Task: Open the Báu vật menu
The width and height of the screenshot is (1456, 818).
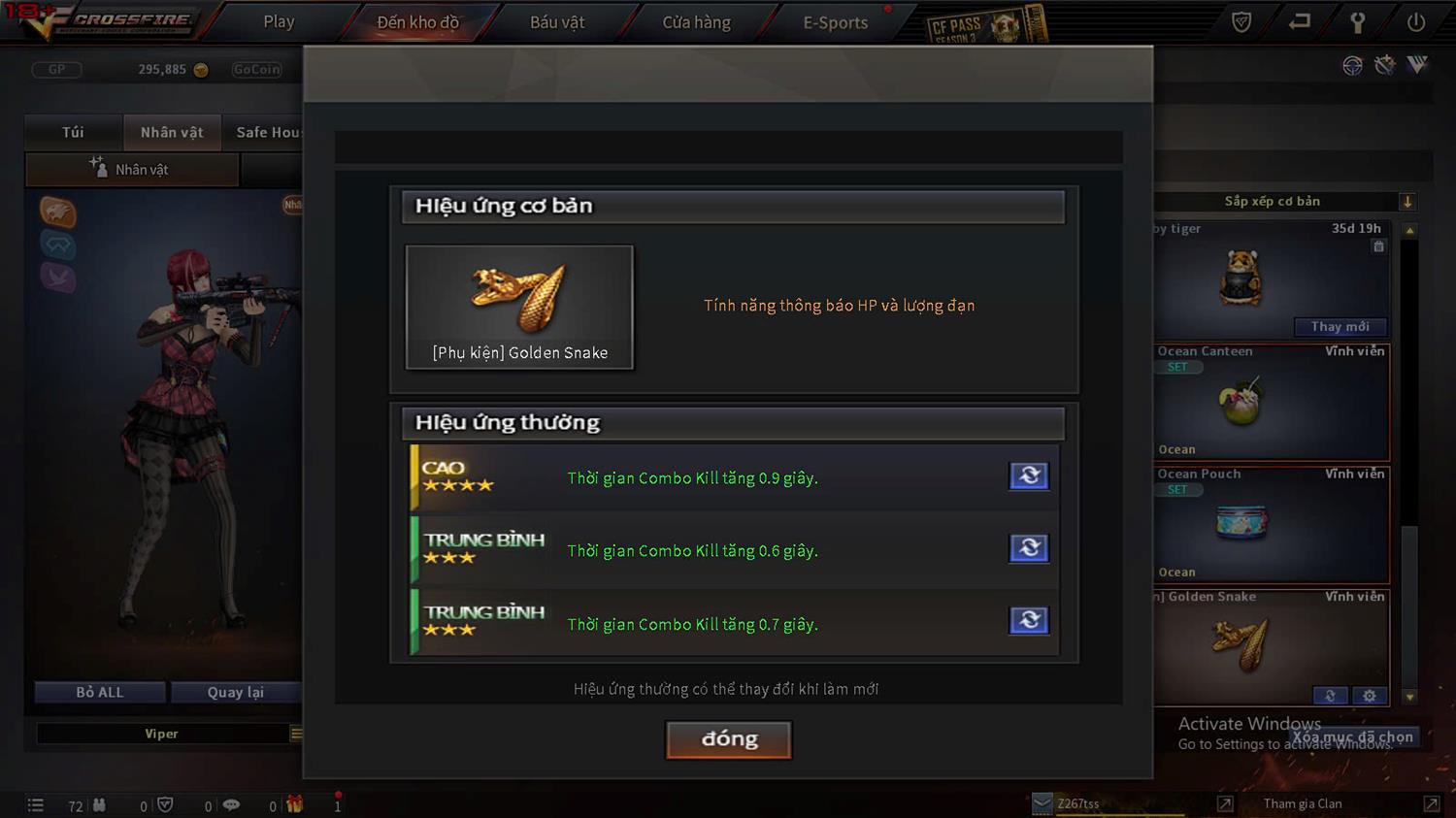Action: pos(557,21)
